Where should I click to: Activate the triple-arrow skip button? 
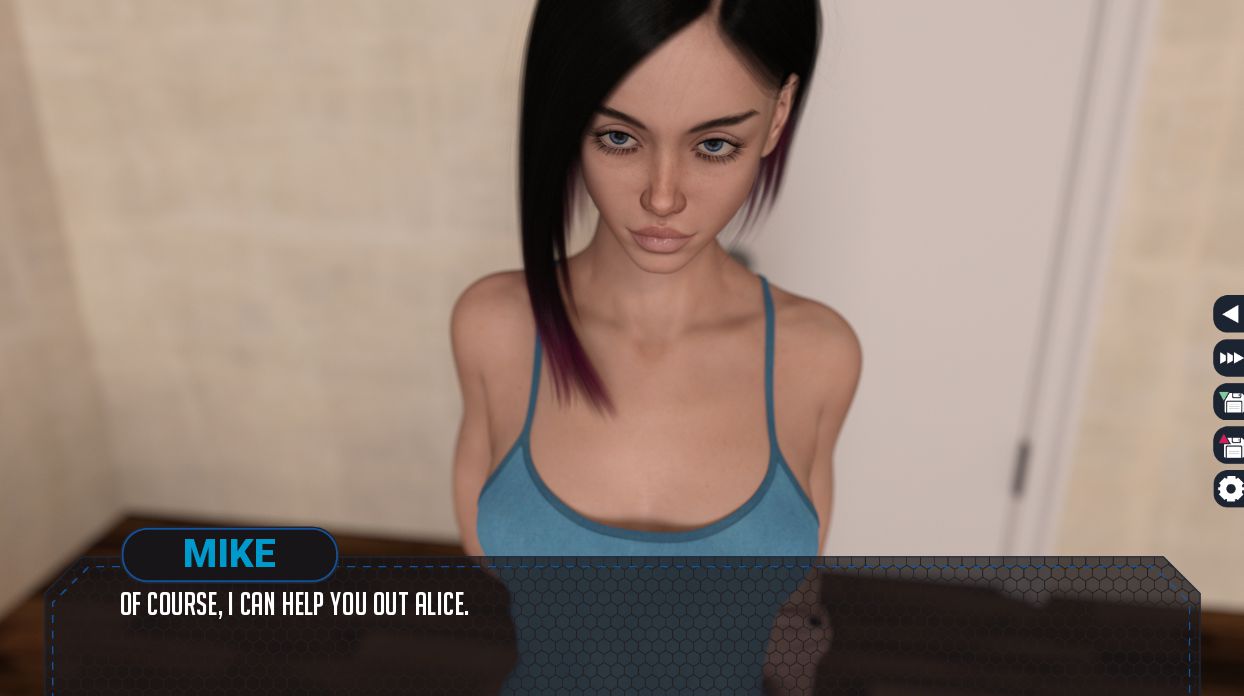(1230, 358)
